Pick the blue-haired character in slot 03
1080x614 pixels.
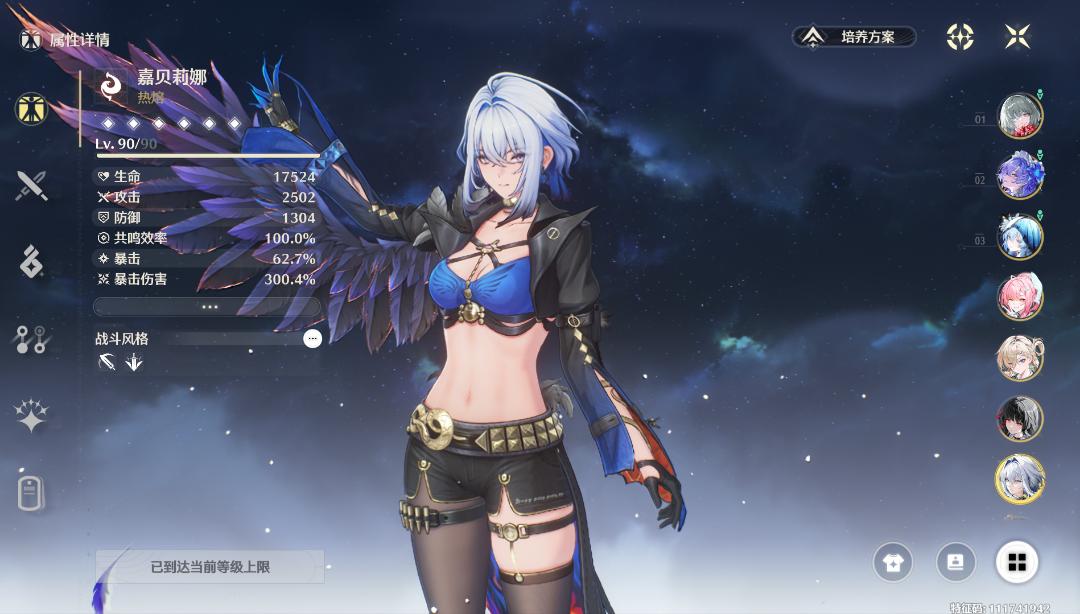click(1020, 237)
